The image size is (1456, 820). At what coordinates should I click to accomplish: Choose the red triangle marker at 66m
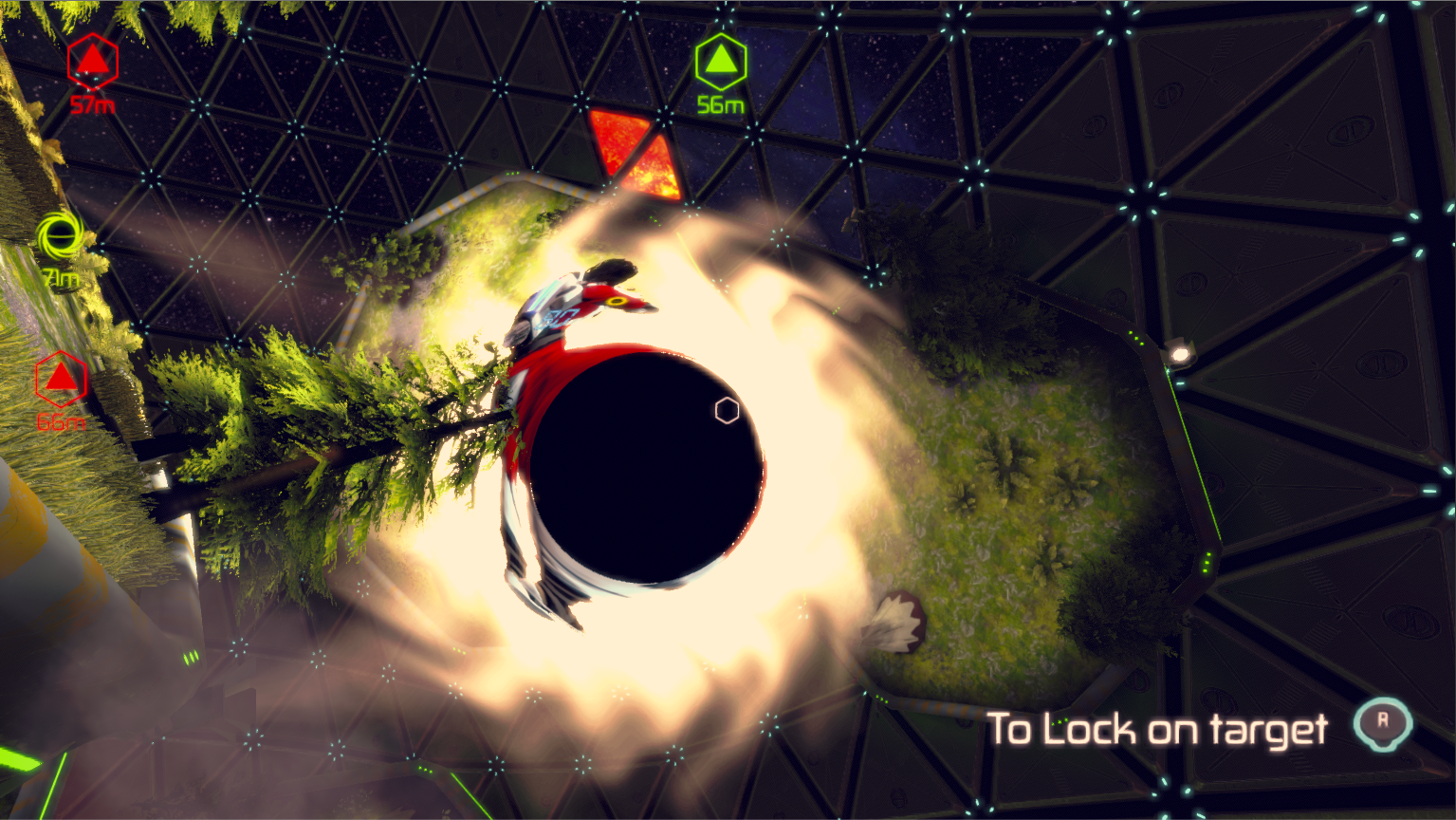pyautogui.click(x=62, y=380)
